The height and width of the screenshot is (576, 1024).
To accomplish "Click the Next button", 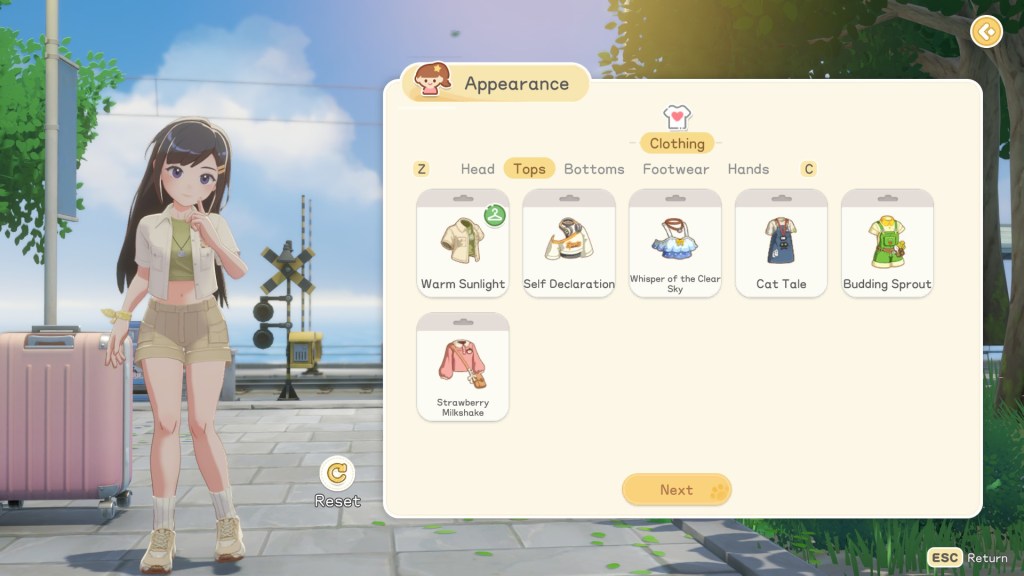I will tap(677, 490).
